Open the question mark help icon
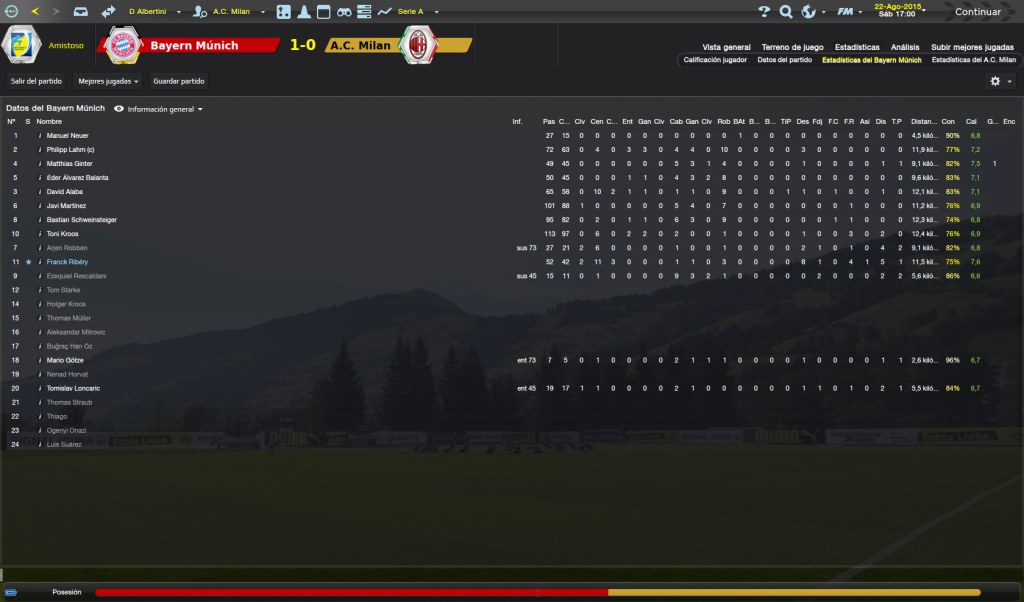 tap(765, 12)
